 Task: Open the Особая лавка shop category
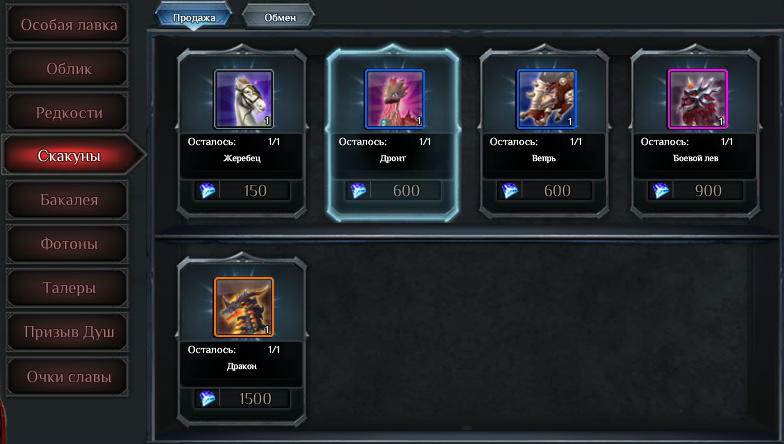(x=68, y=24)
